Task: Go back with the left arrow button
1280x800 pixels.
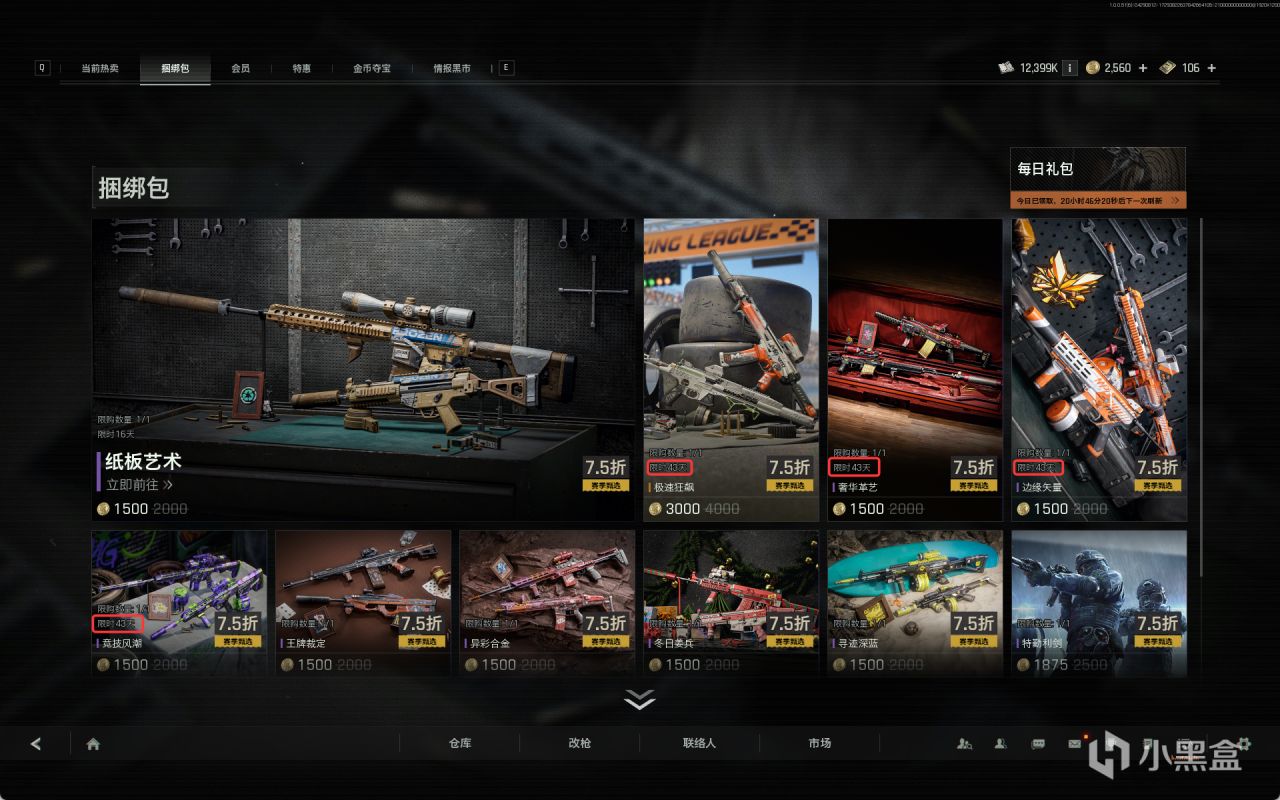Action: 36,744
